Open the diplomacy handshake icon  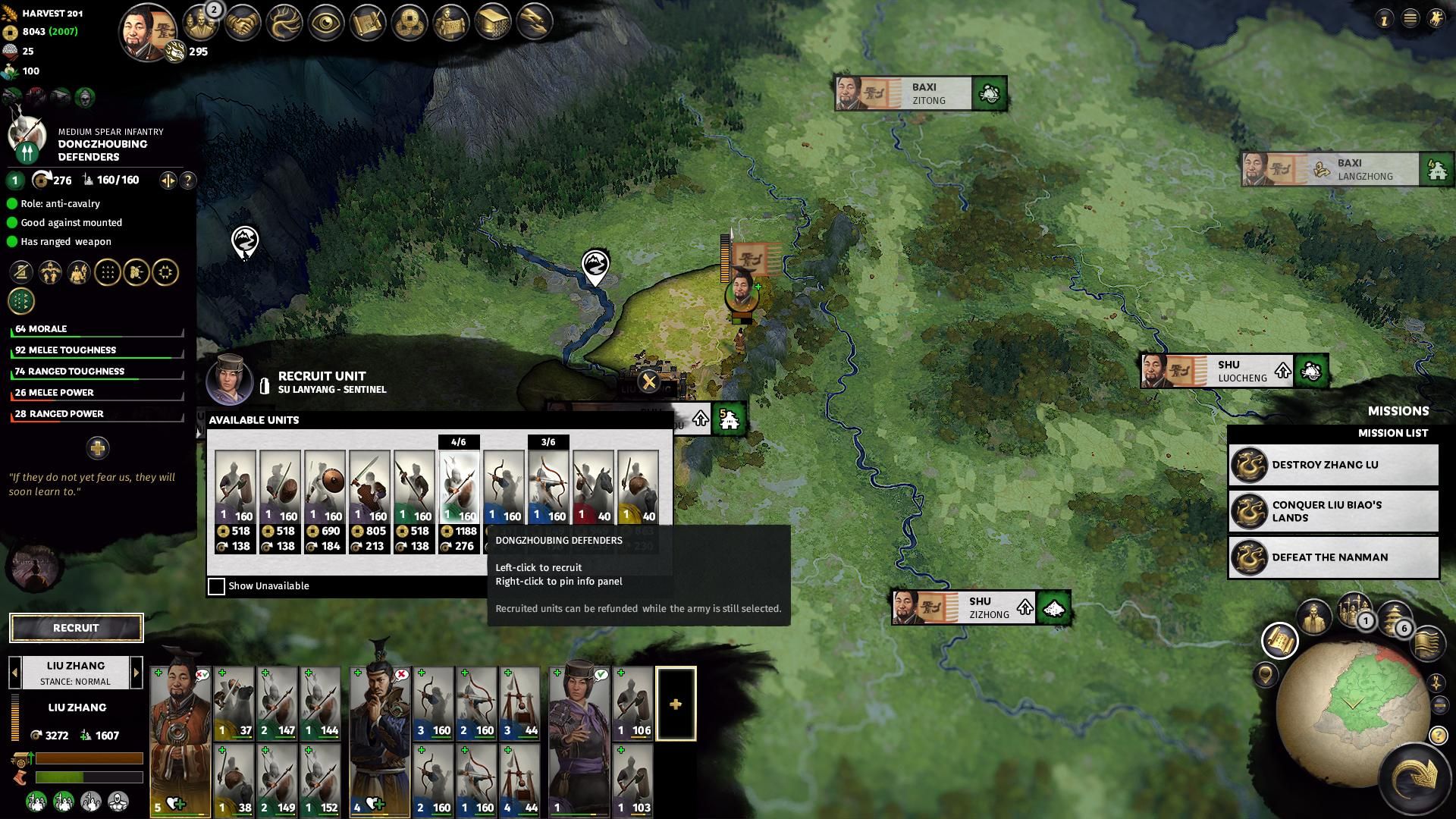(243, 23)
